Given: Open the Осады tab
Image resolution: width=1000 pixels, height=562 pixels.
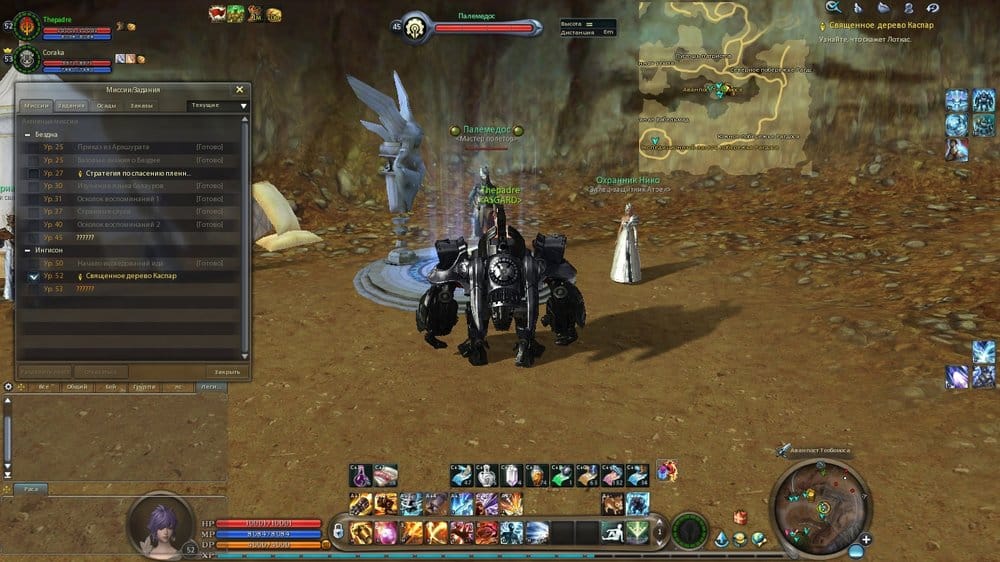Looking at the screenshot, I should click(x=106, y=105).
